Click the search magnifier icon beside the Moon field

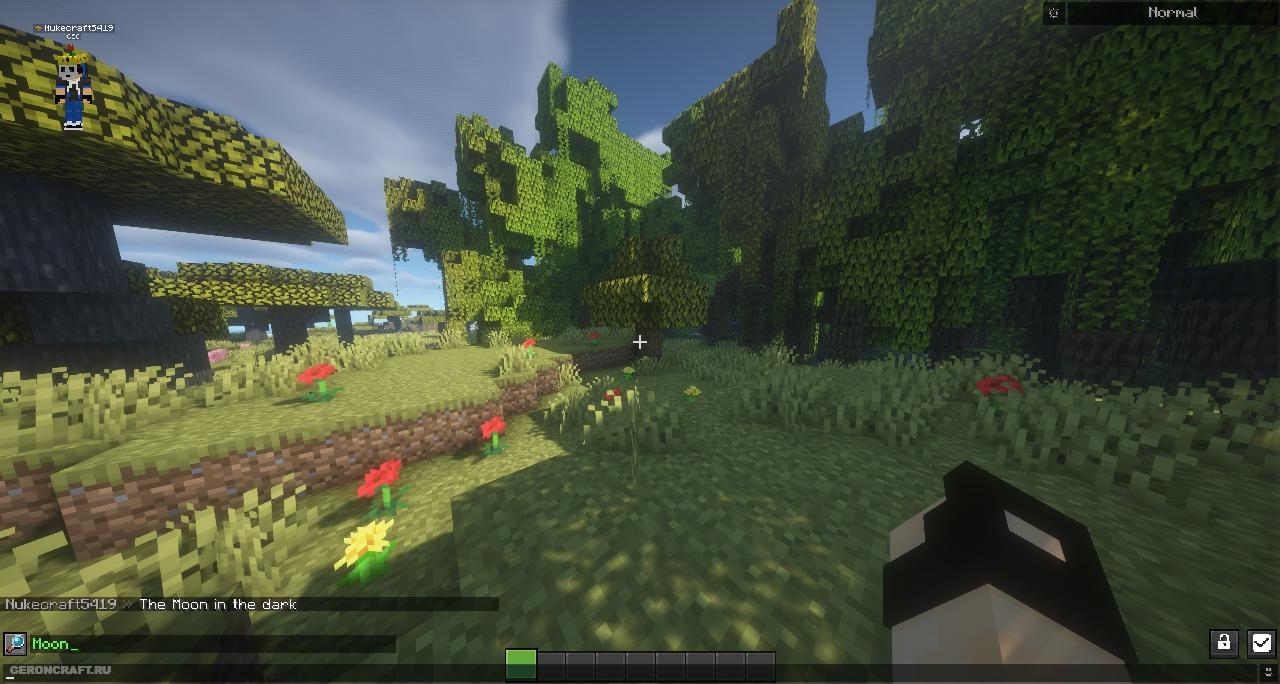pyautogui.click(x=15, y=644)
